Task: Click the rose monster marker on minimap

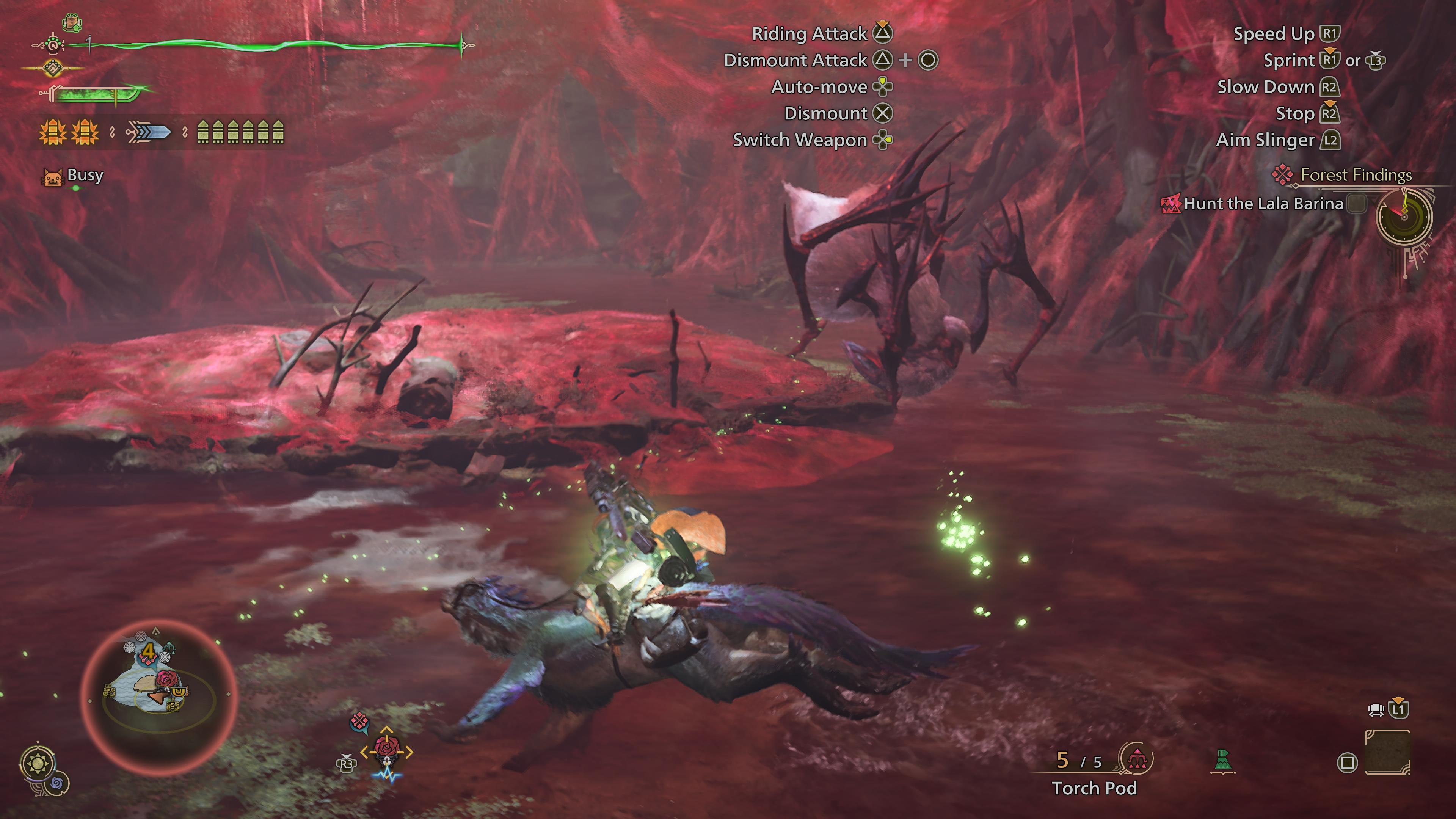Action: 166,679
